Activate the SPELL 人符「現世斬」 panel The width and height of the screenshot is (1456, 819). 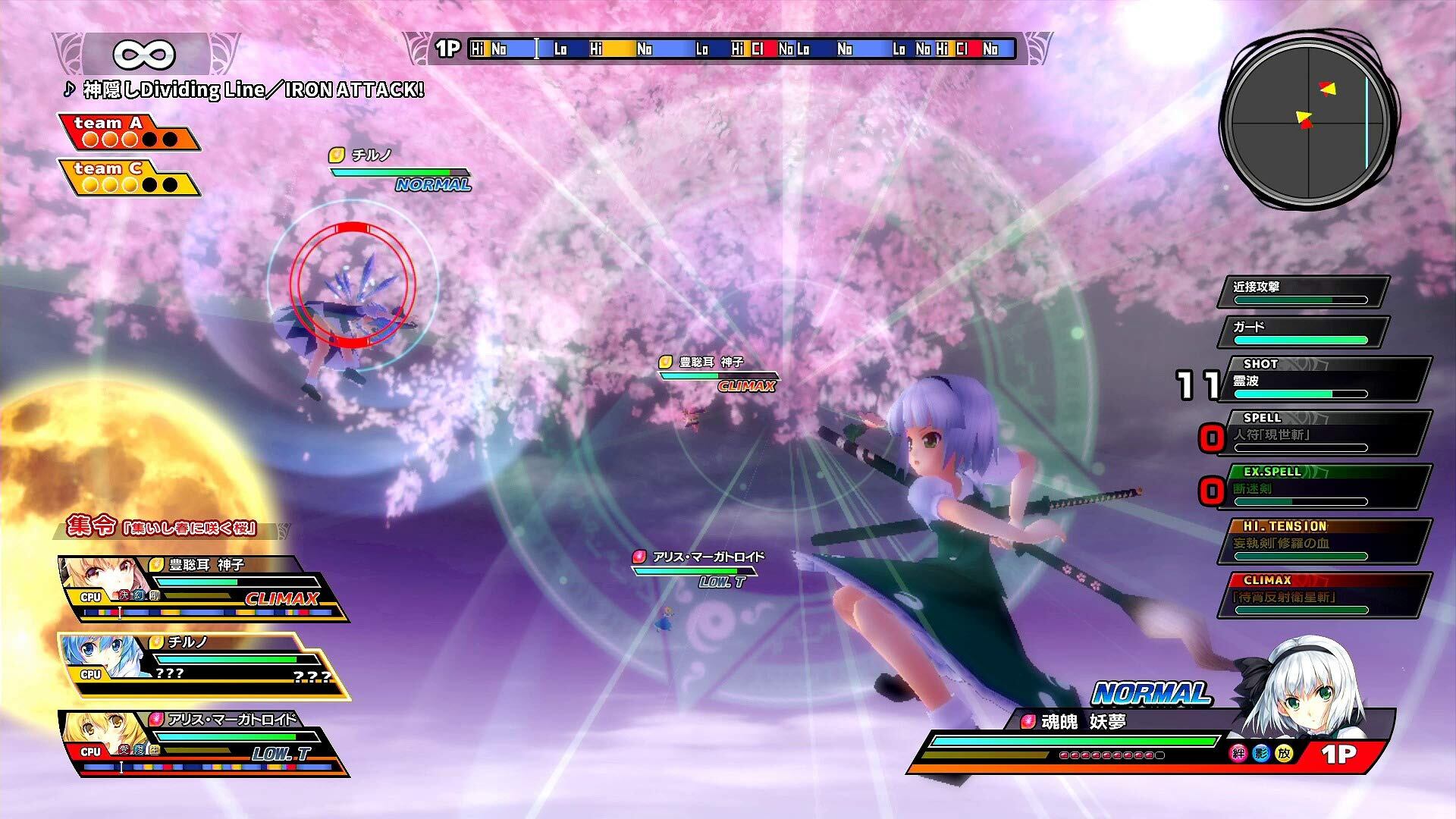1323,433
